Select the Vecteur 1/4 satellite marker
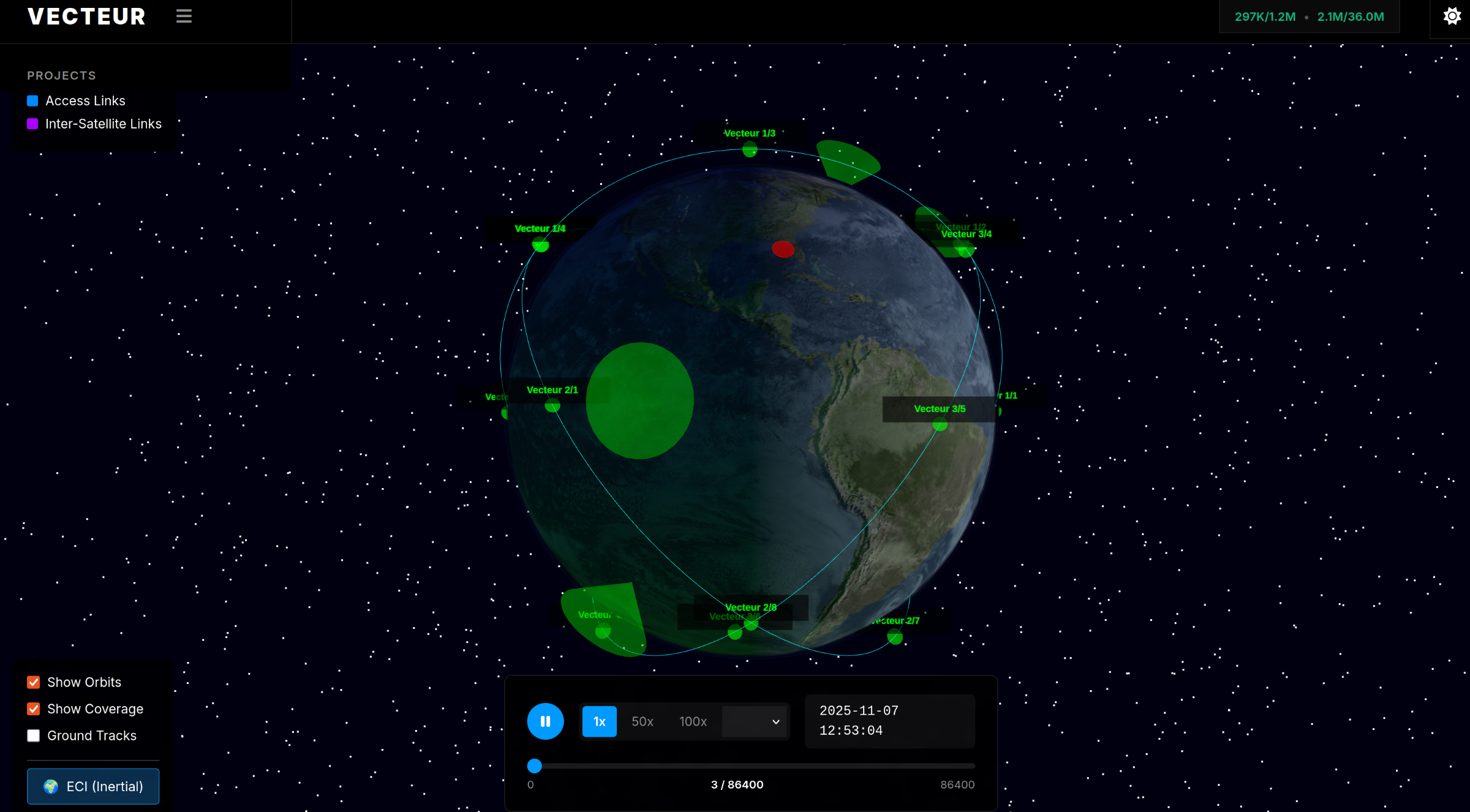 tap(541, 246)
